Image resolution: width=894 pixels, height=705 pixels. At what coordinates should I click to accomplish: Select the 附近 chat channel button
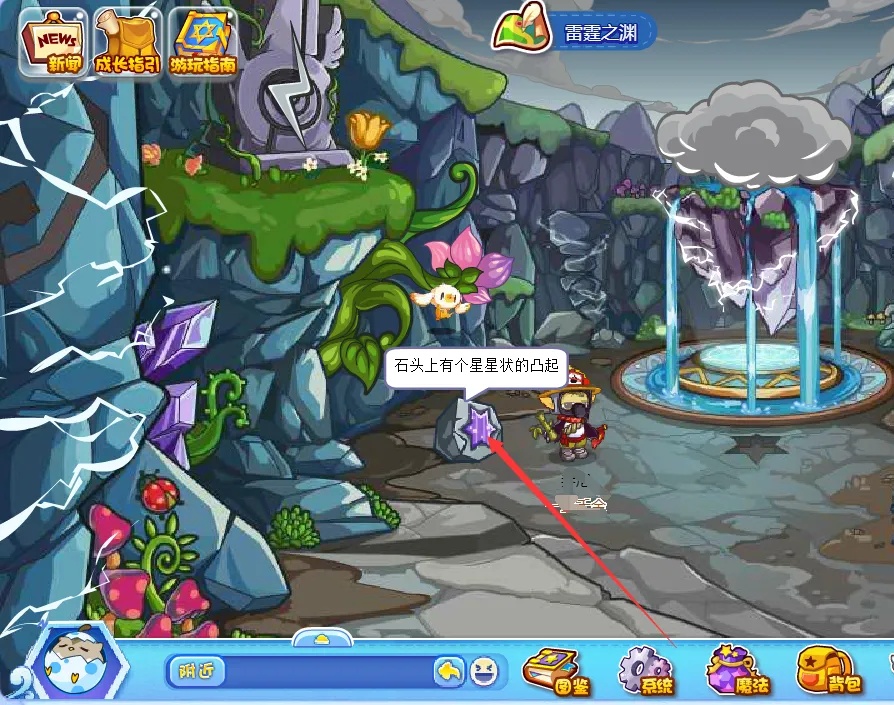pyautogui.click(x=197, y=671)
